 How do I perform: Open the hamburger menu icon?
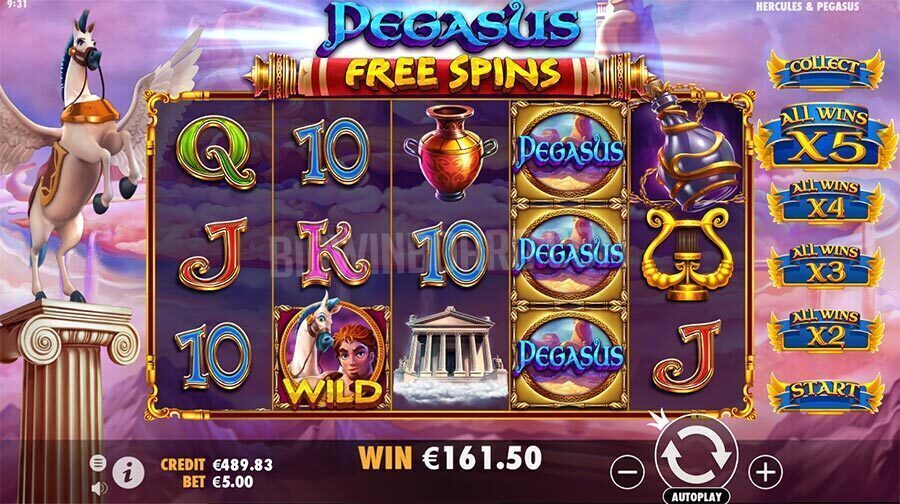point(99,462)
